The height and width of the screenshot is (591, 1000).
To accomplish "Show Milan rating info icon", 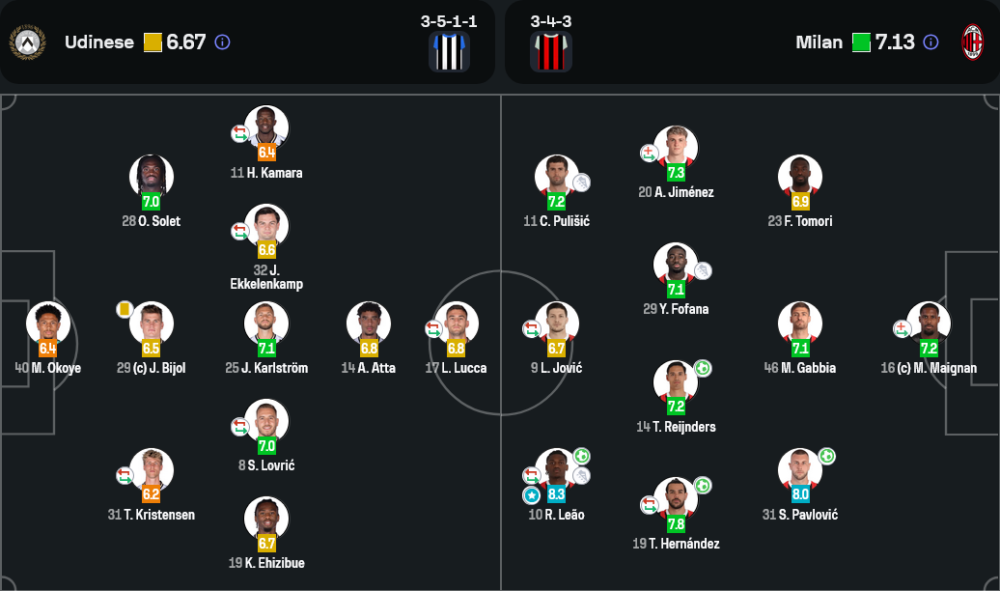I will (x=931, y=42).
